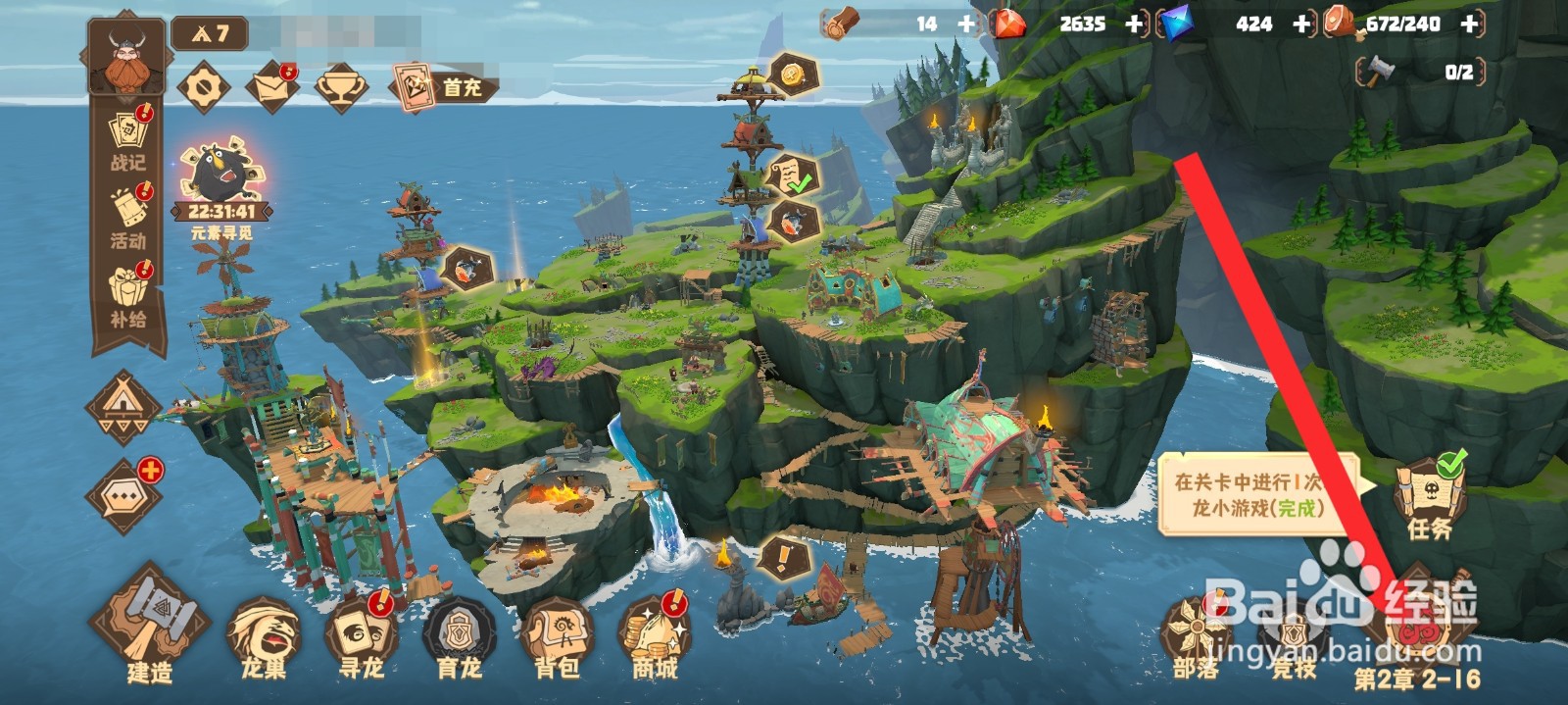1568x705 pixels.
Task: Open the 竞技 arena
Action: (1294, 637)
